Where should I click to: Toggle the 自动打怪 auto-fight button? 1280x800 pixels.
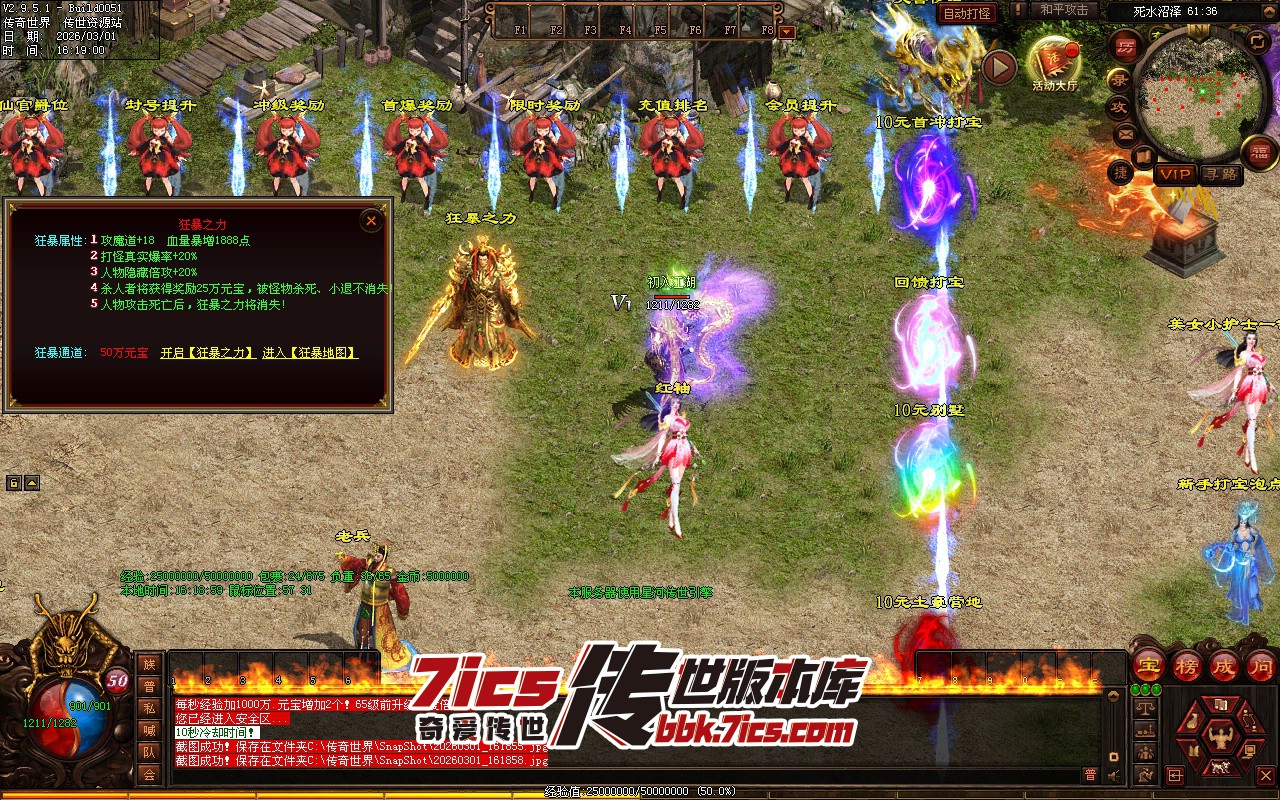pyautogui.click(x=968, y=13)
